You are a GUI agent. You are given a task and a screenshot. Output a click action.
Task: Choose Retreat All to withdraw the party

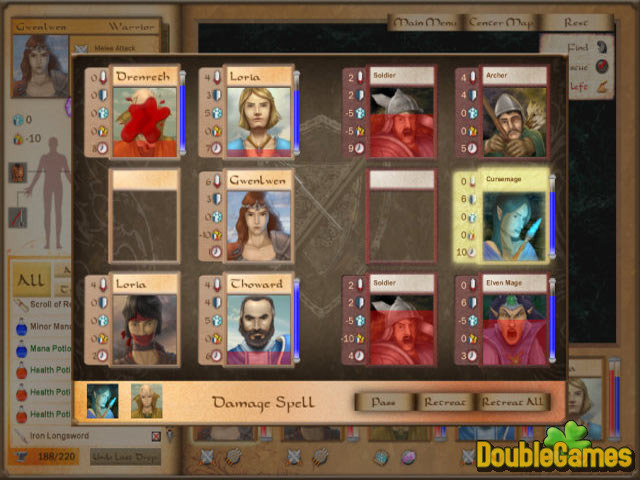pyautogui.click(x=515, y=402)
